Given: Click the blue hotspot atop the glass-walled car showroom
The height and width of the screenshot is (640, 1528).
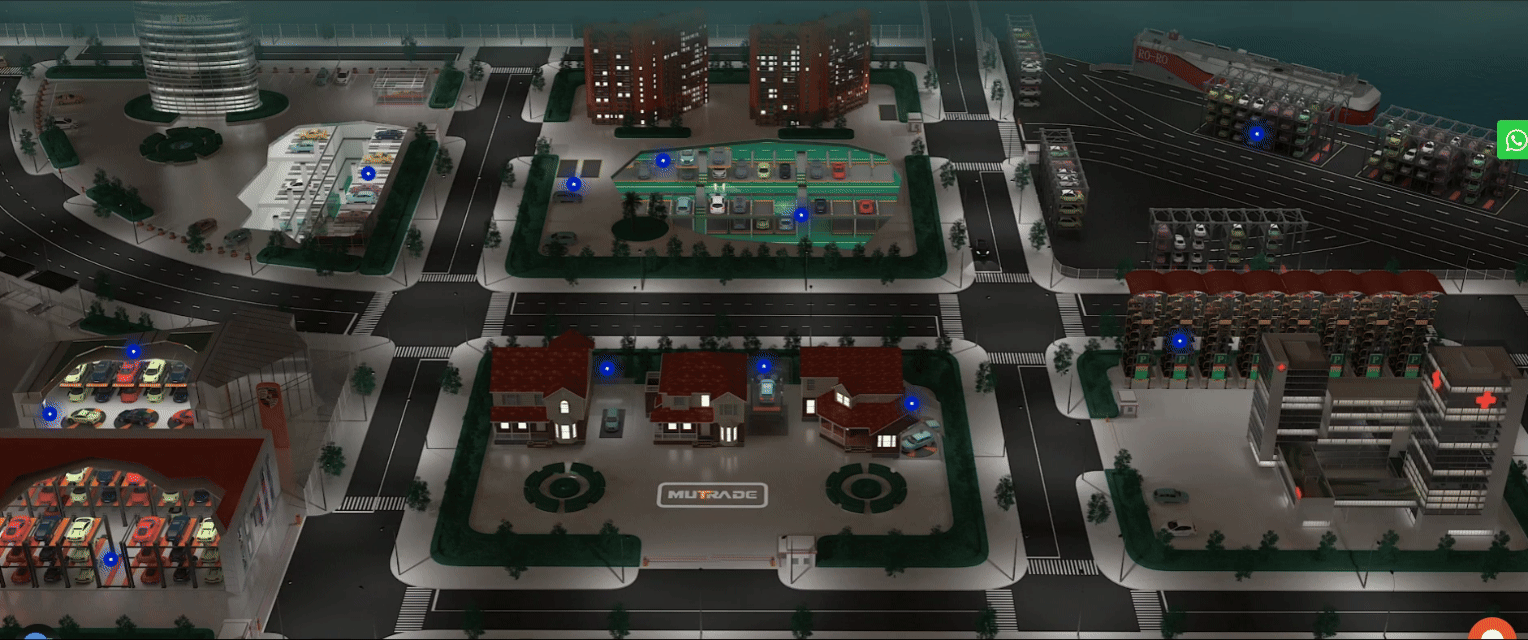Looking at the screenshot, I should pyautogui.click(x=133, y=351).
